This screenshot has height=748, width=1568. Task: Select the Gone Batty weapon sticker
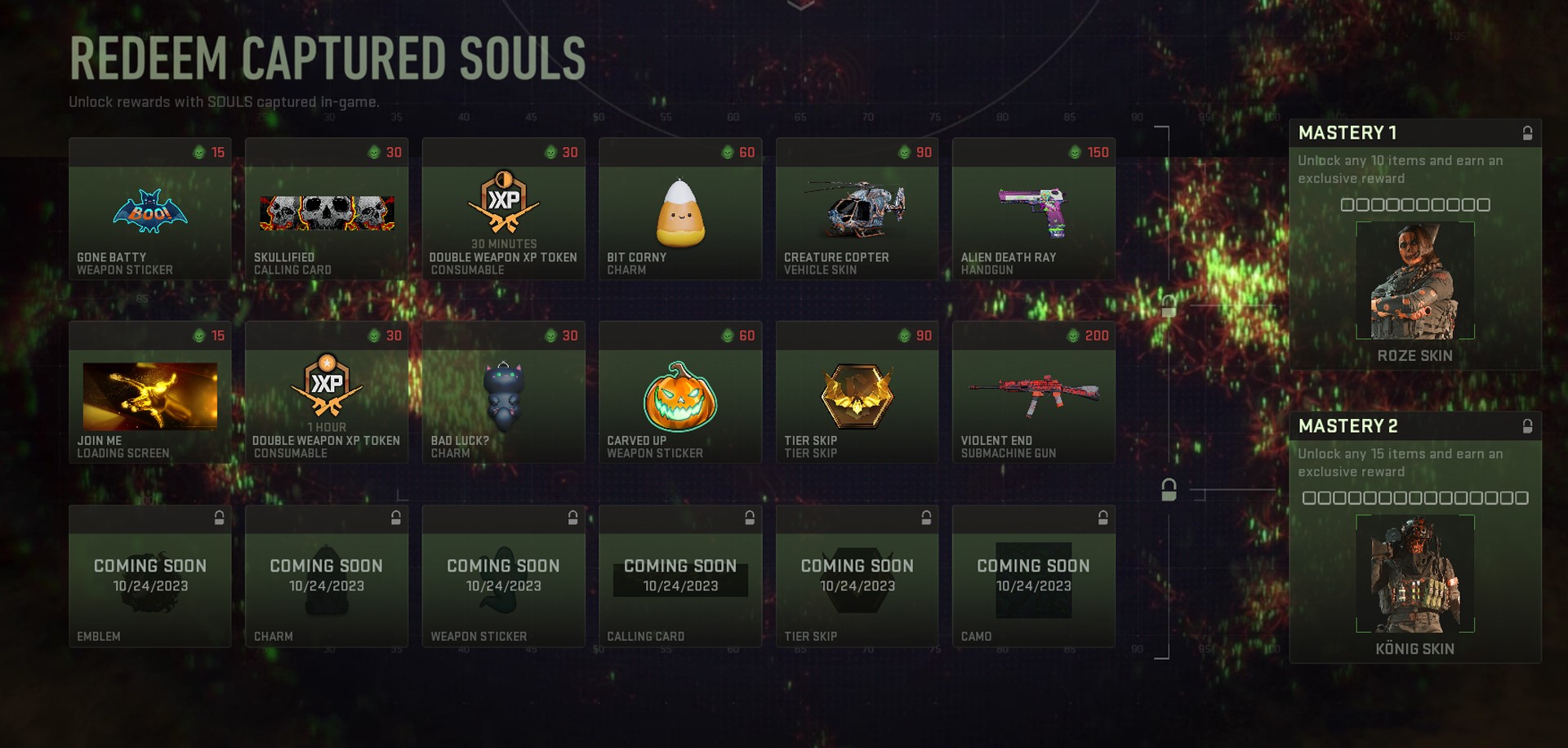[x=150, y=212]
